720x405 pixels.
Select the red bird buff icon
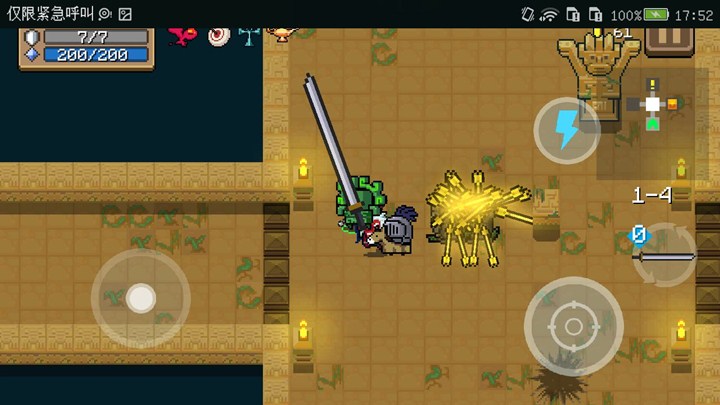click(x=183, y=36)
